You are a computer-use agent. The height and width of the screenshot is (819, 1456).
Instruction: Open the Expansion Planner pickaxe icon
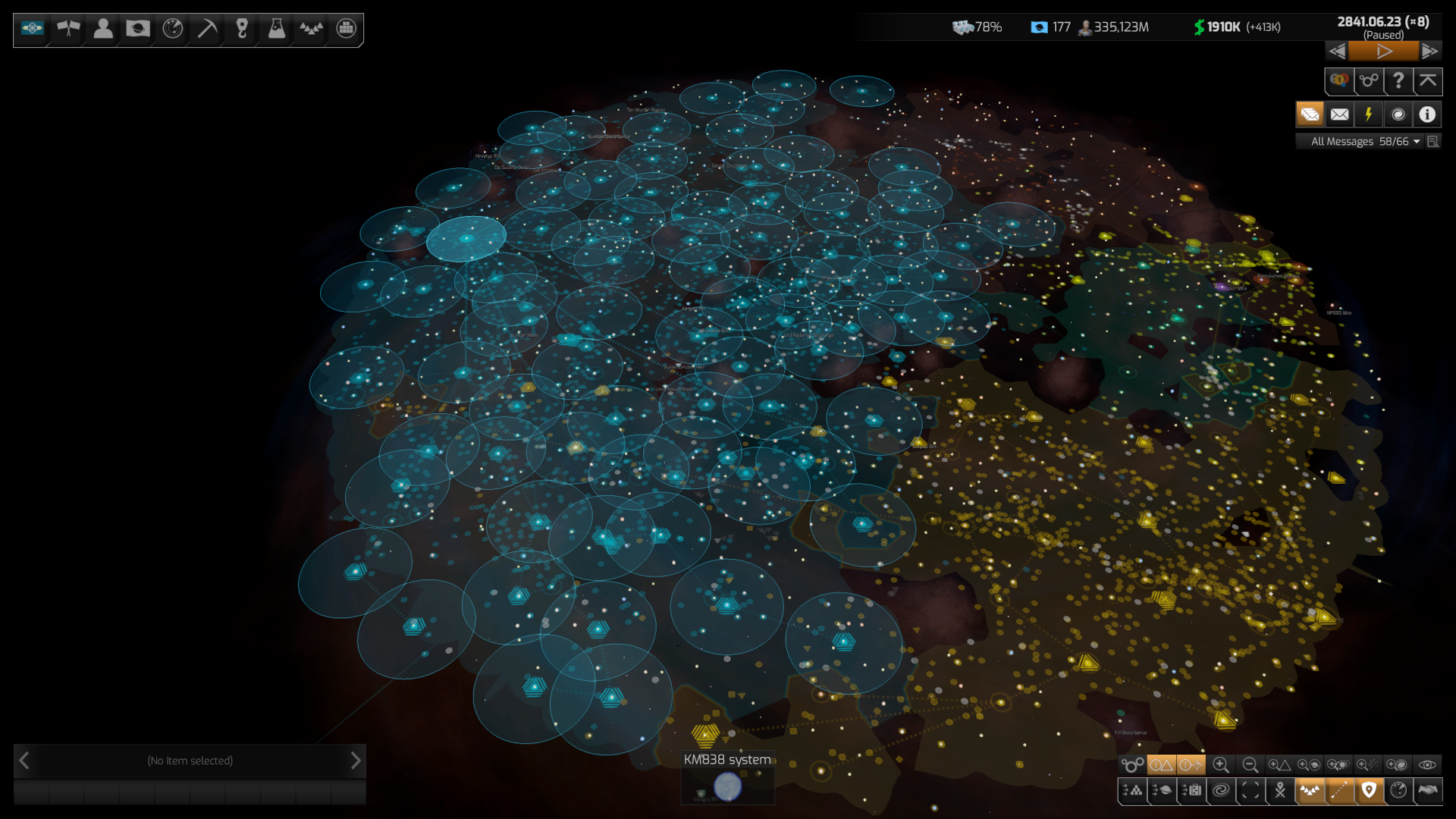point(206,30)
